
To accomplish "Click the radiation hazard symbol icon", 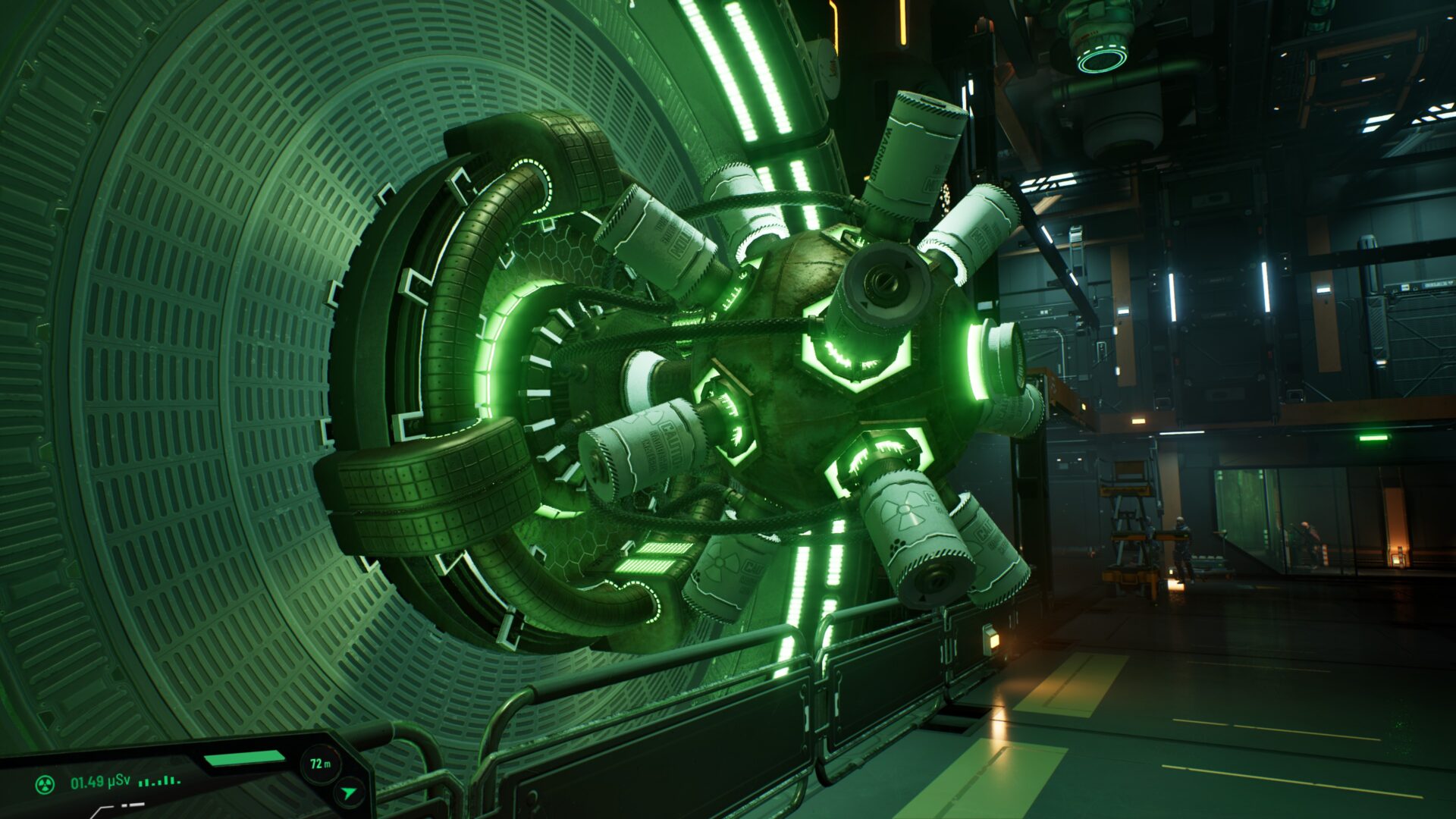I will (45, 783).
